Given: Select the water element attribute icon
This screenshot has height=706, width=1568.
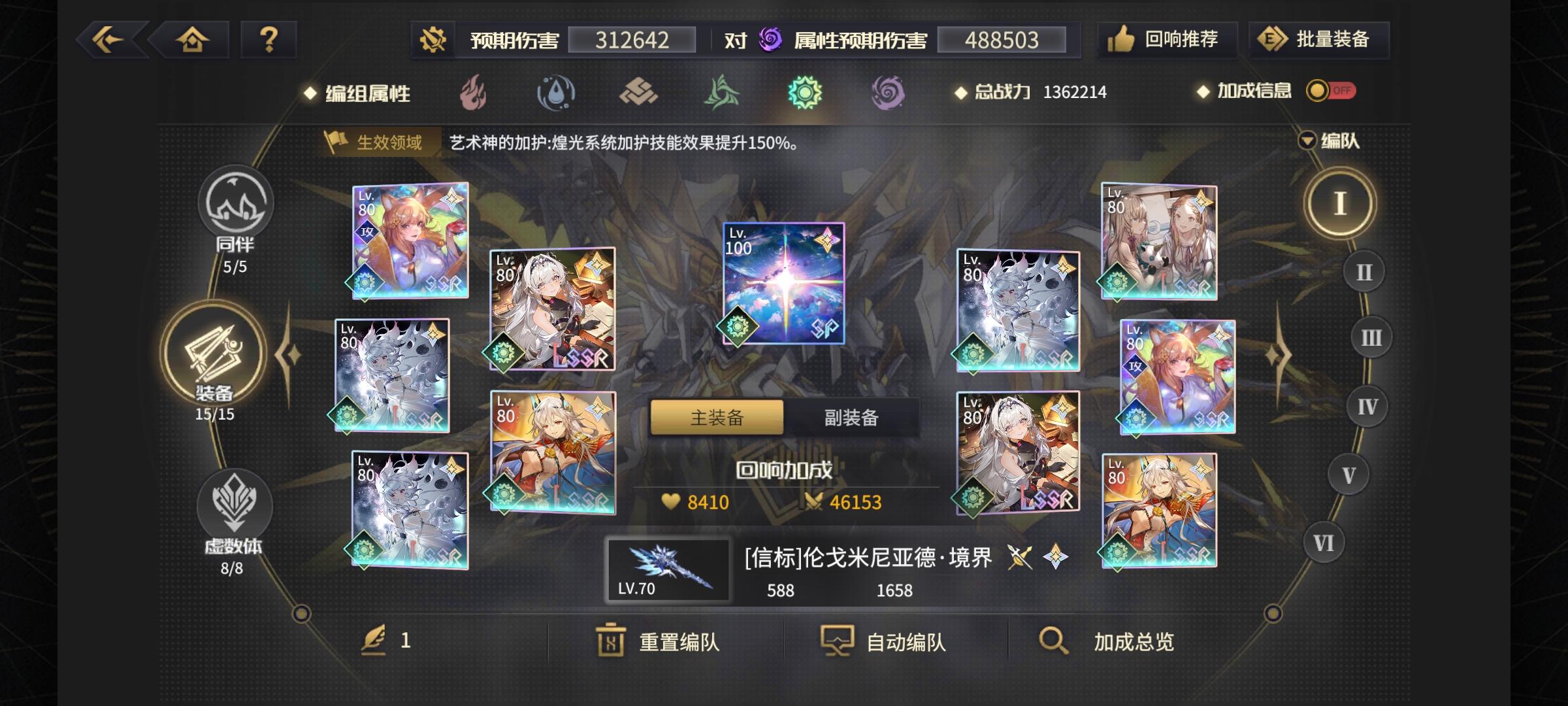Looking at the screenshot, I should 555,92.
